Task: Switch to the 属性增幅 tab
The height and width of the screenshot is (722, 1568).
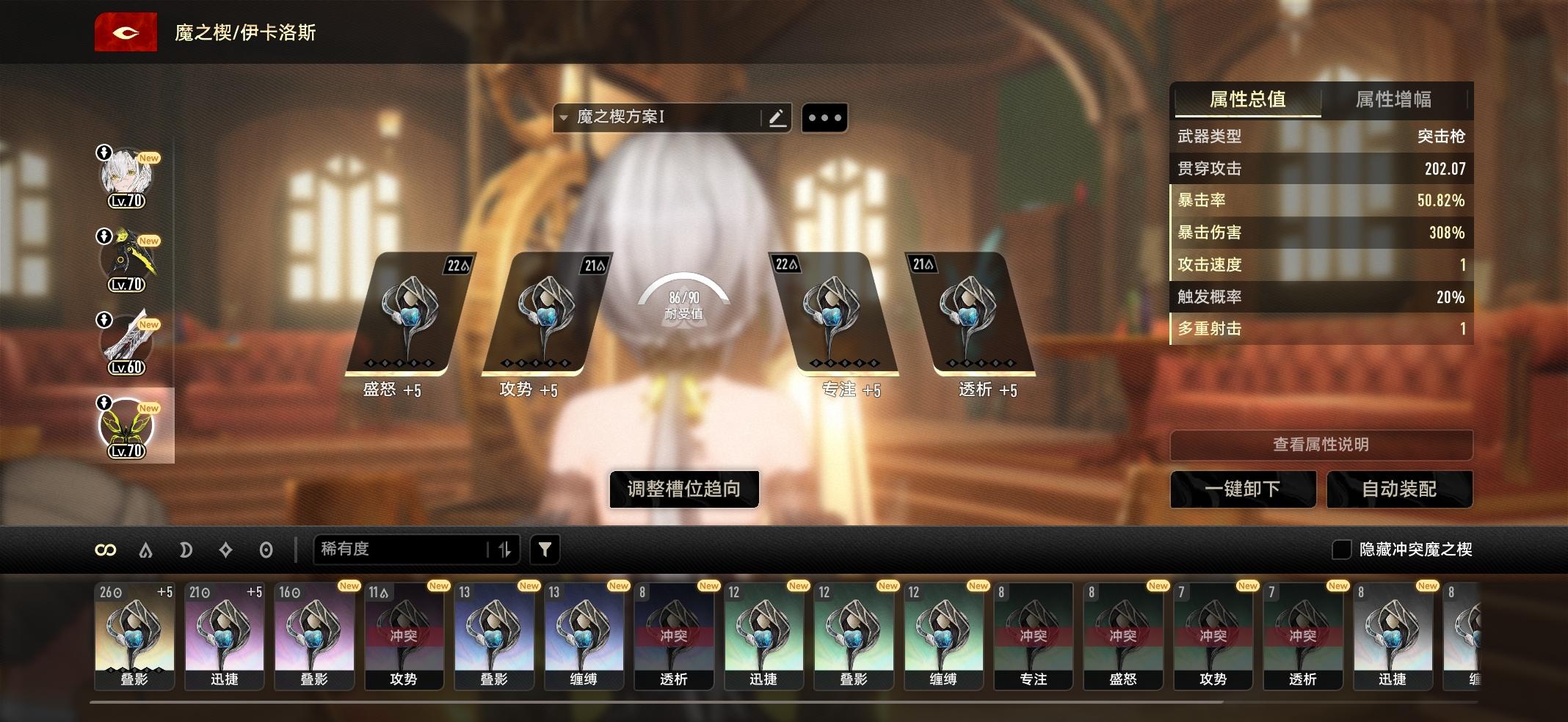Action: [1394, 100]
